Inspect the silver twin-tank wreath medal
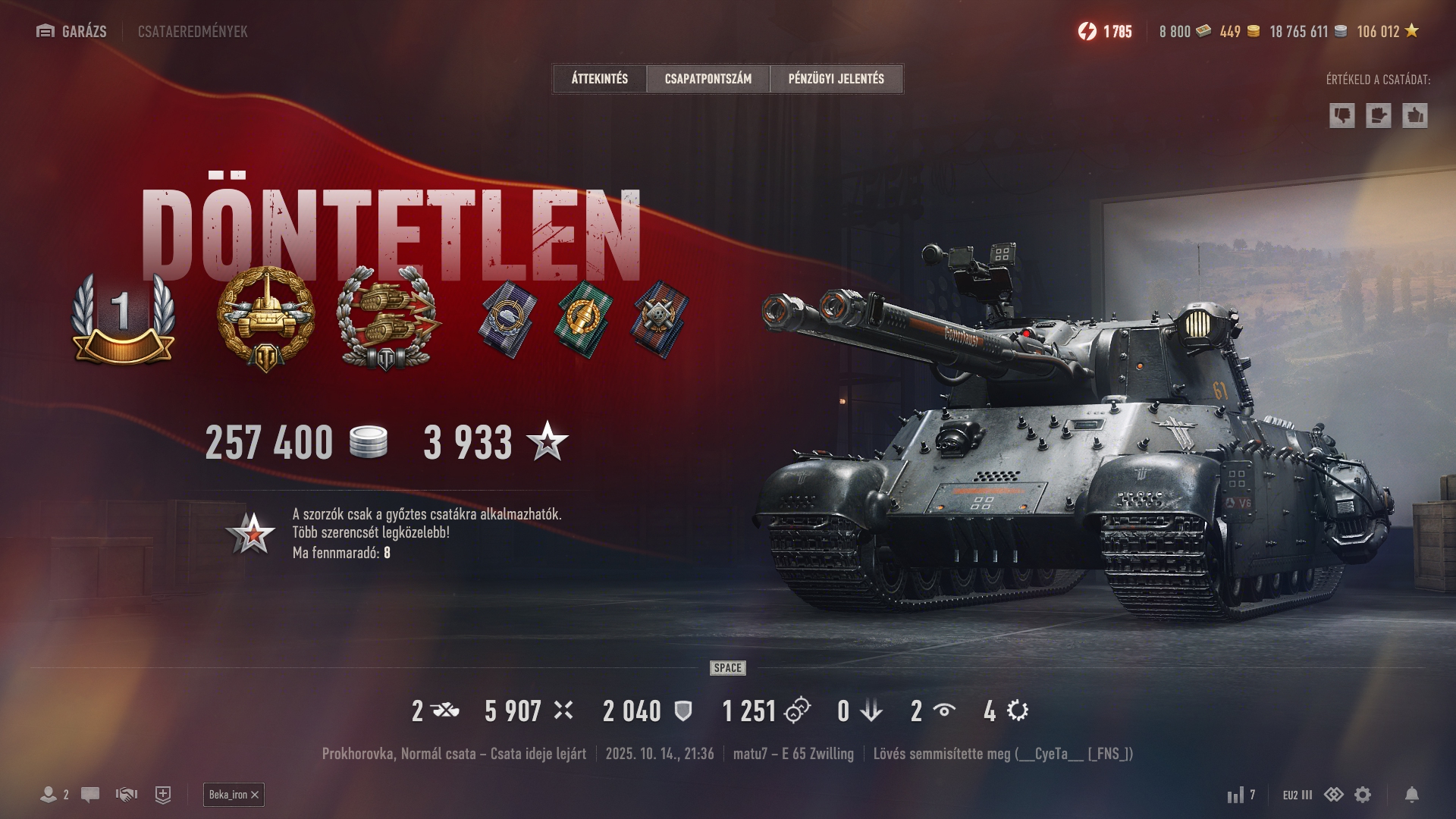This screenshot has height=819, width=1456. 388,318
